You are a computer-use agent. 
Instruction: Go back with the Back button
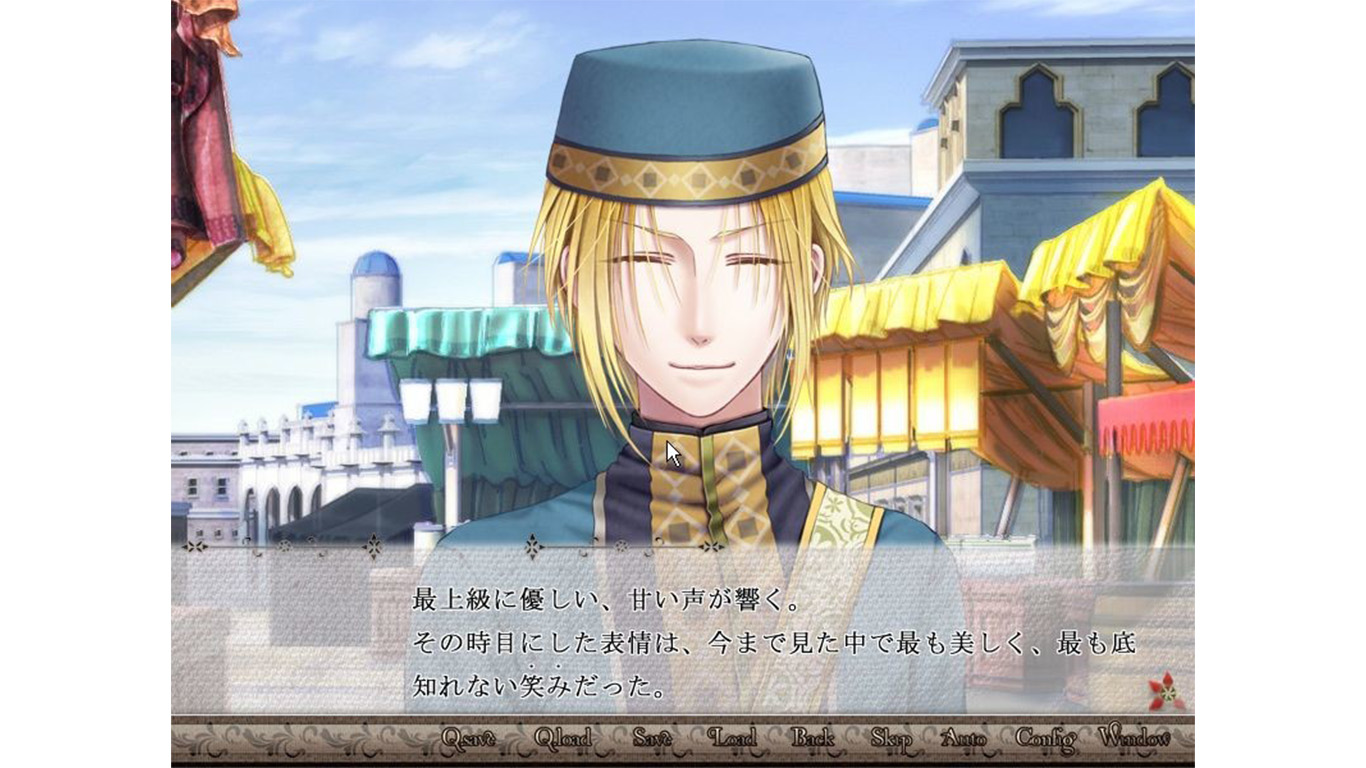click(x=812, y=739)
